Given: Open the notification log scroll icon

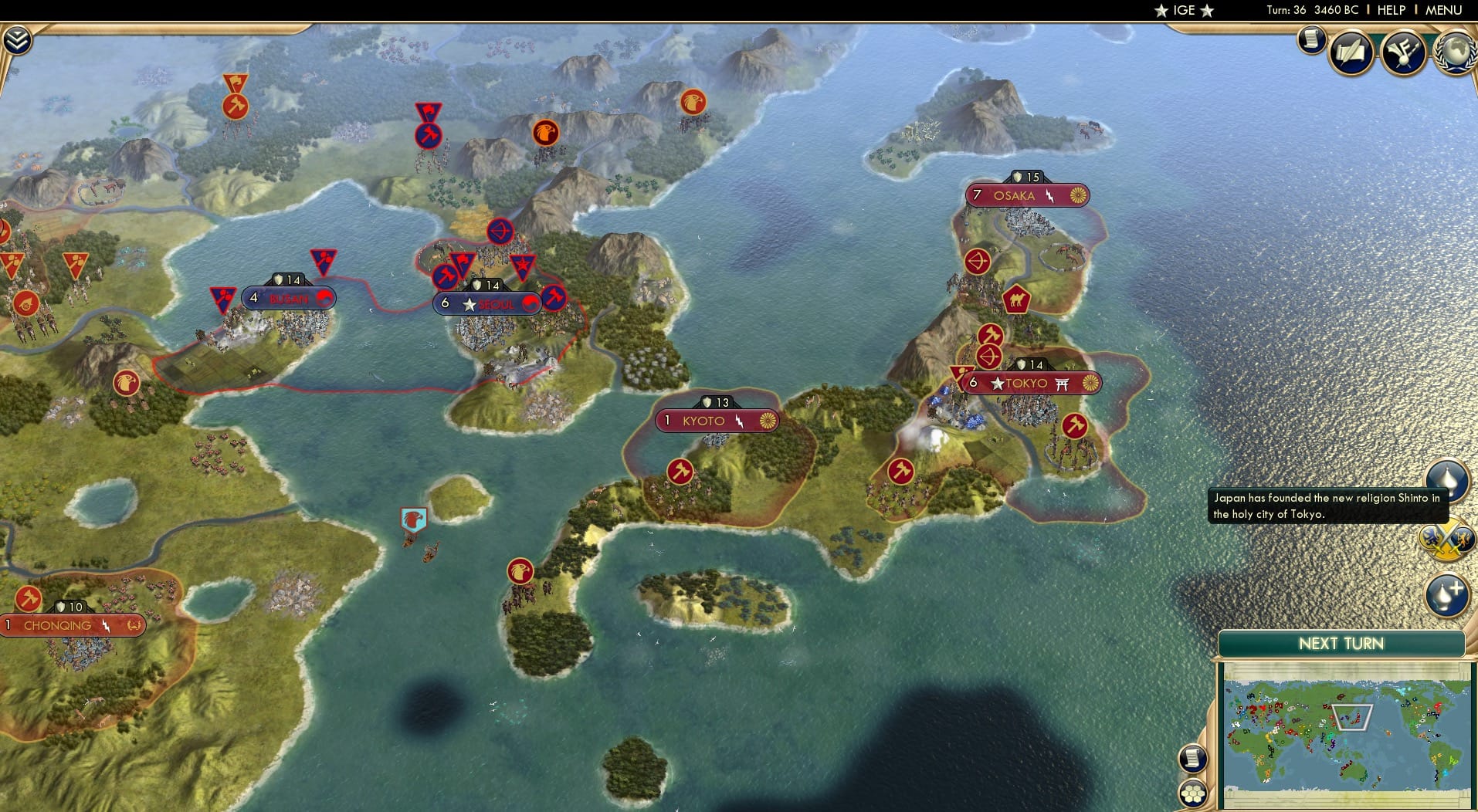Looking at the screenshot, I should (1310, 40).
